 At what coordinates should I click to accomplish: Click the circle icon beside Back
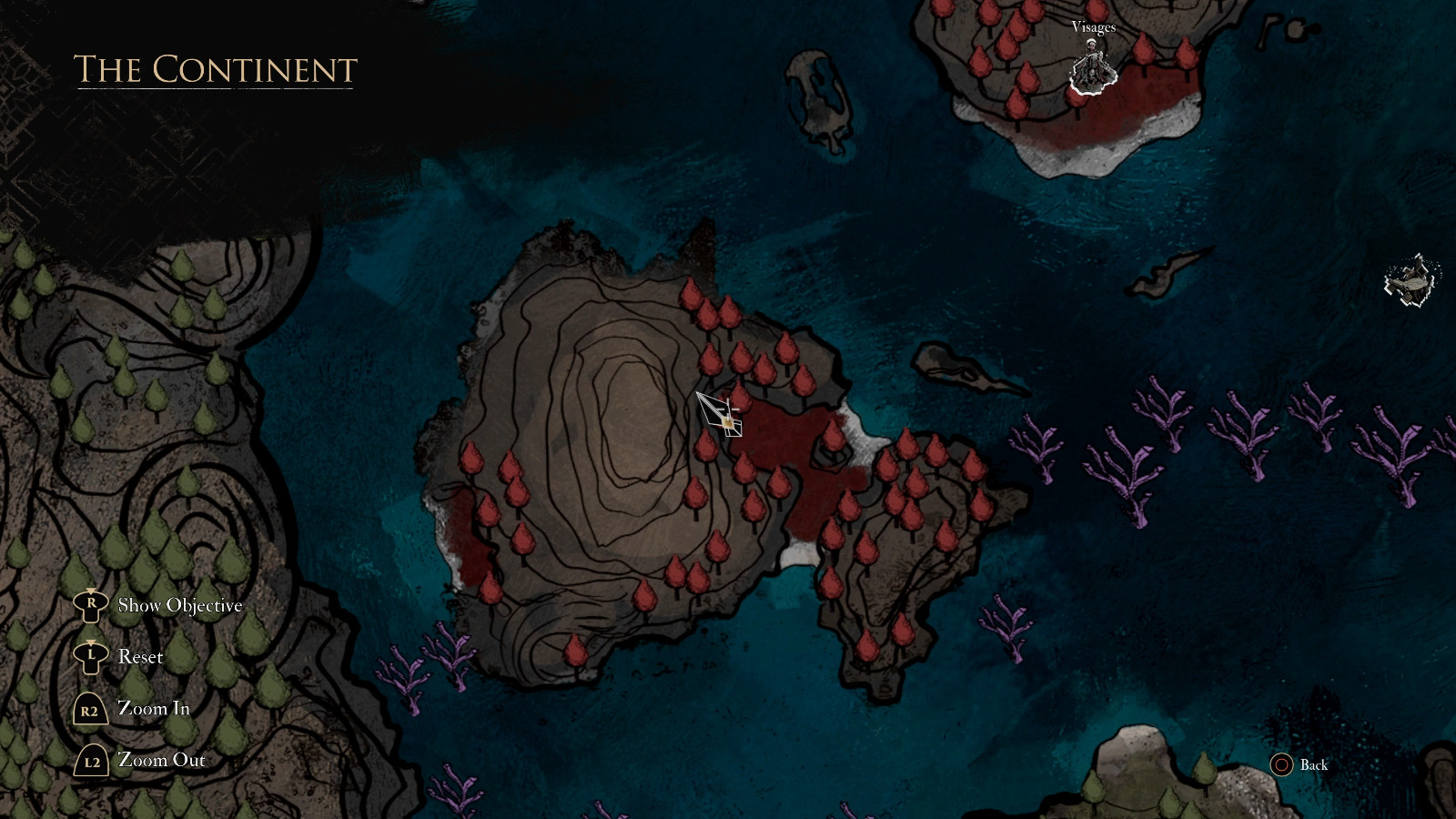click(1283, 766)
